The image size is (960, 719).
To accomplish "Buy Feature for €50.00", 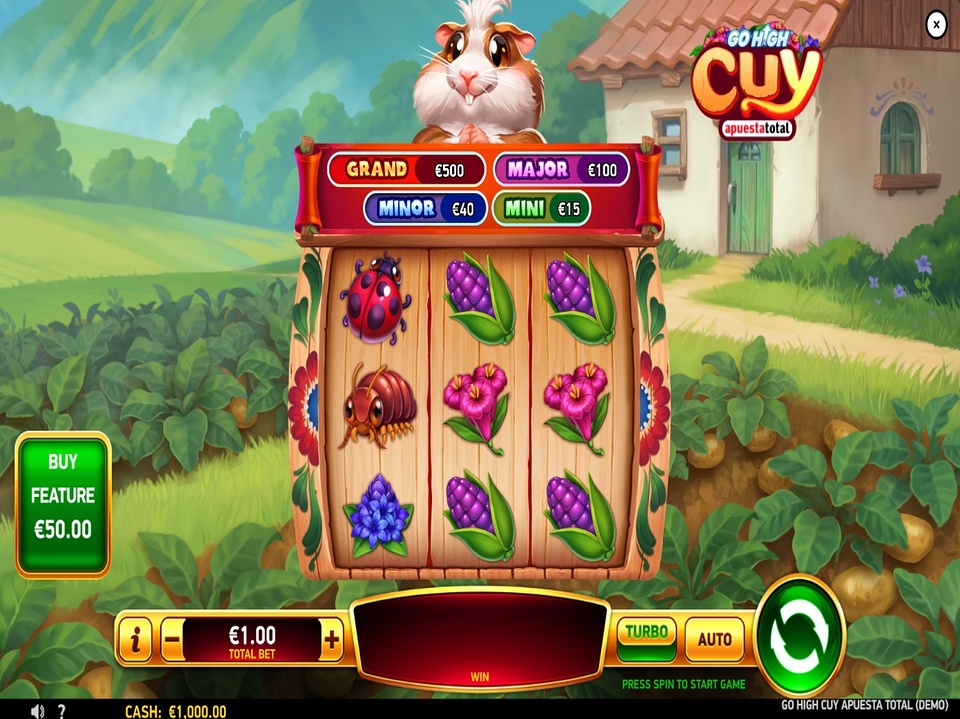I will tap(63, 504).
